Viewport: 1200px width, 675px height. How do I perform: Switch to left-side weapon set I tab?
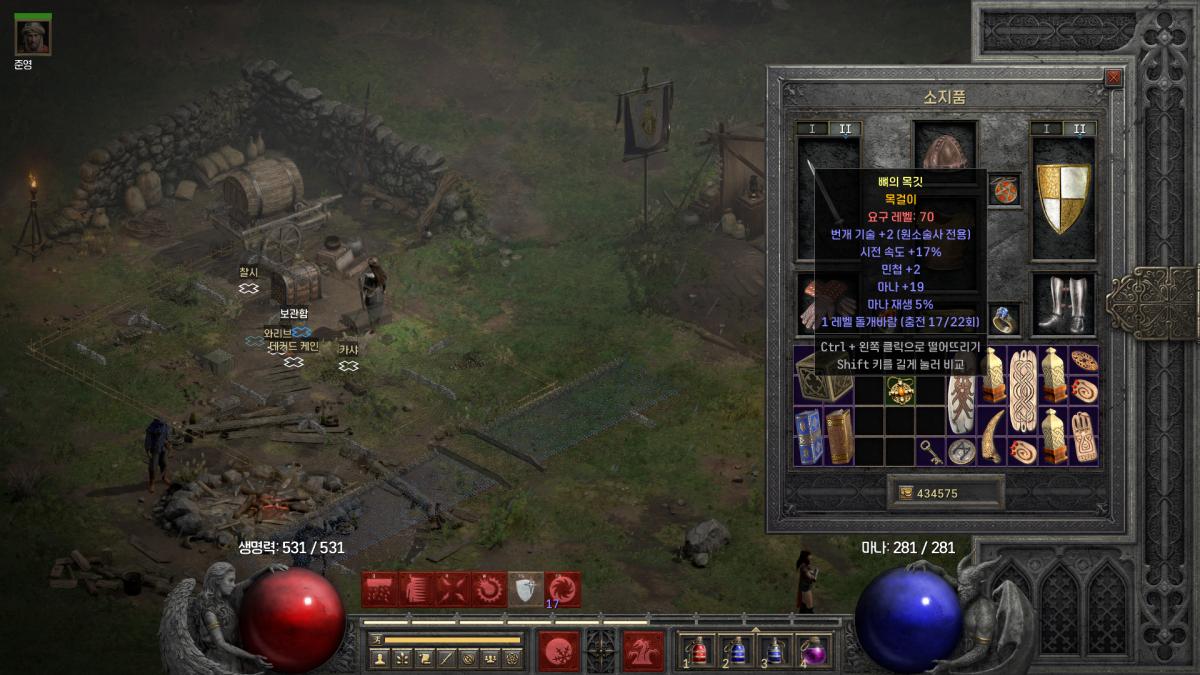pos(812,129)
